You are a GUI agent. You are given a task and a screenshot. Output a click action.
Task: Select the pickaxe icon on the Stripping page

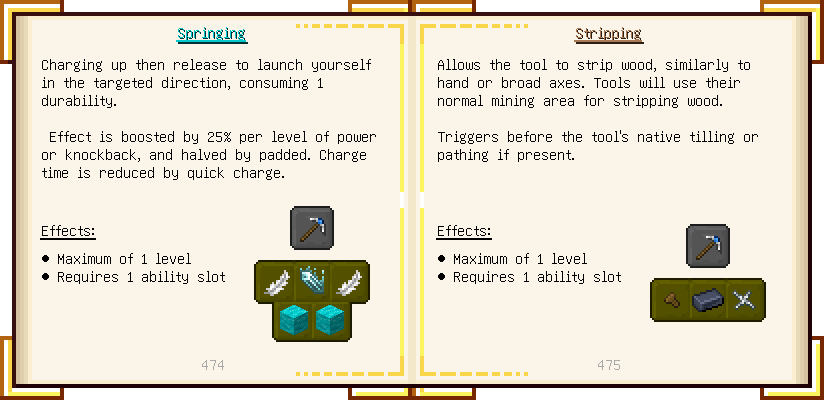pyautogui.click(x=708, y=245)
